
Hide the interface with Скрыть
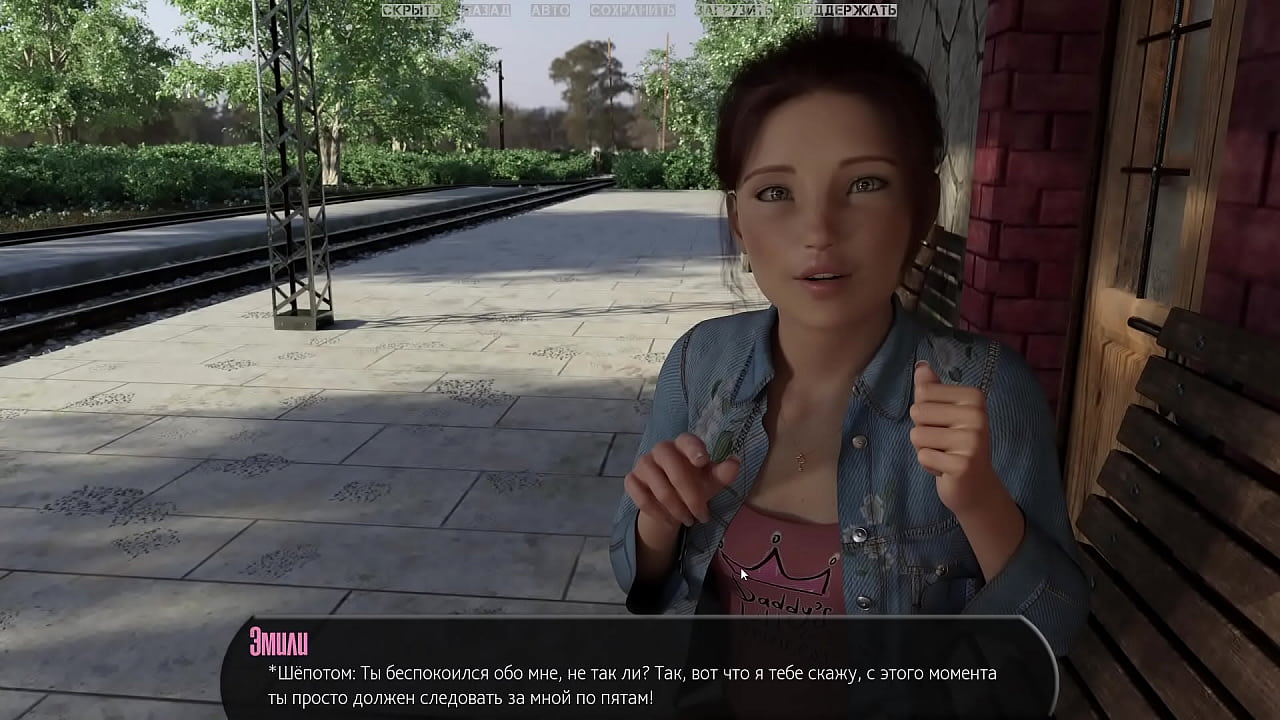[410, 10]
